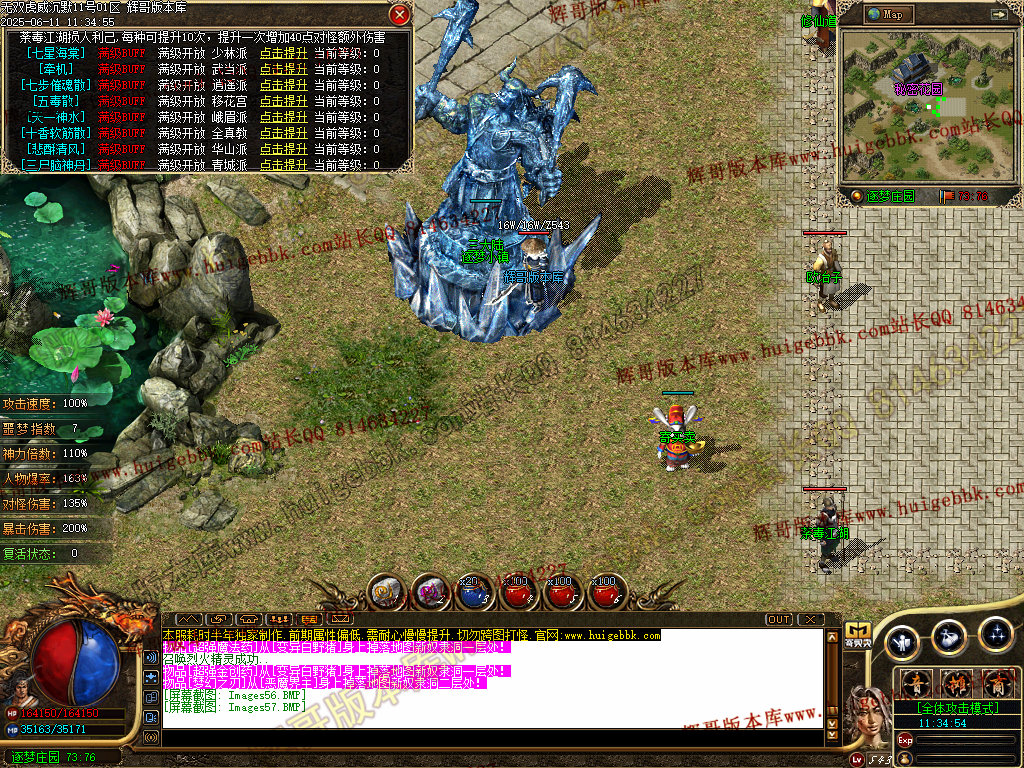Open the world Map button
Screen dimensions: 1024x768
[x=886, y=14]
